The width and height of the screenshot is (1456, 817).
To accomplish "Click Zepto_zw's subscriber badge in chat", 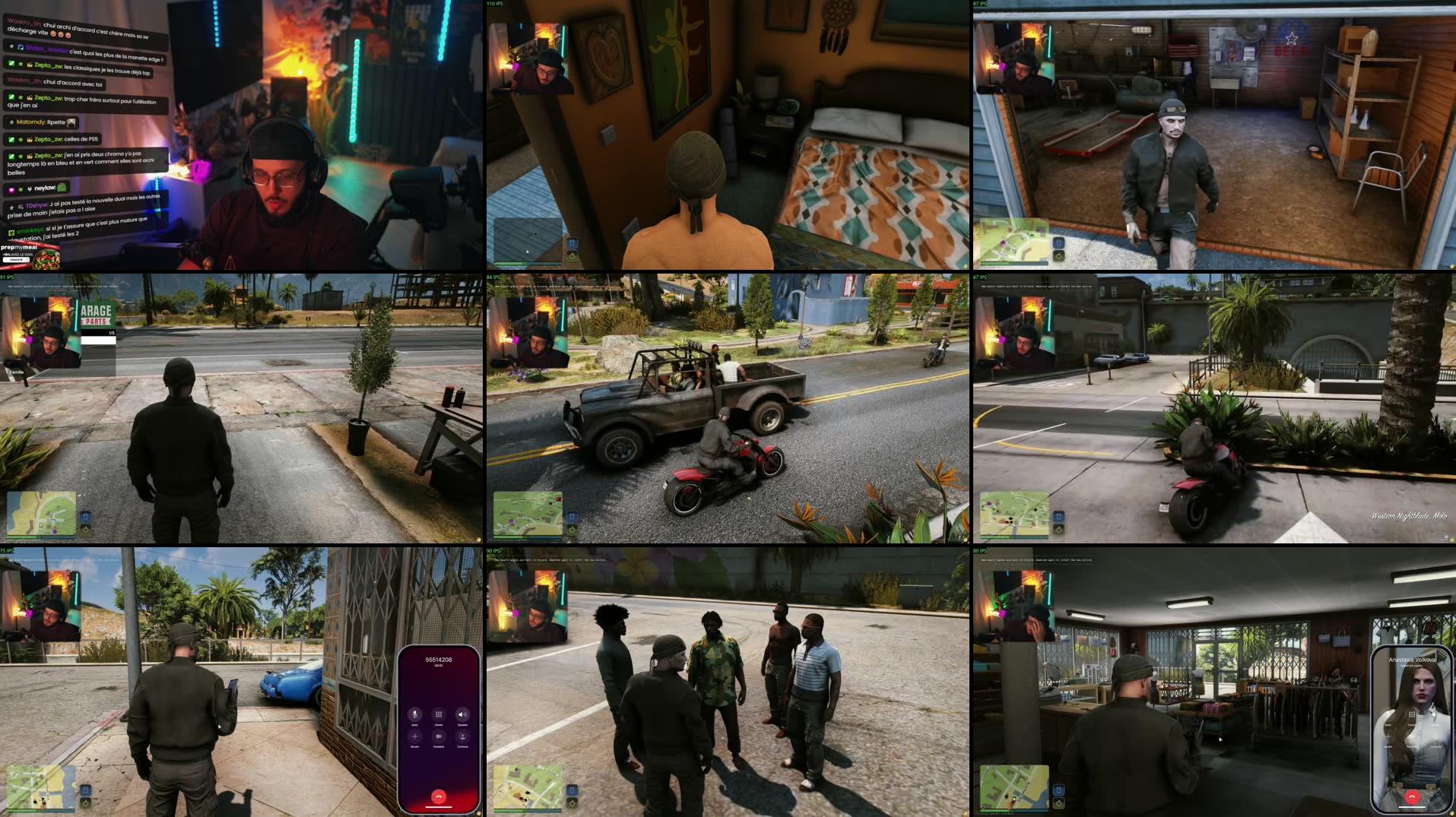I will click(x=29, y=65).
